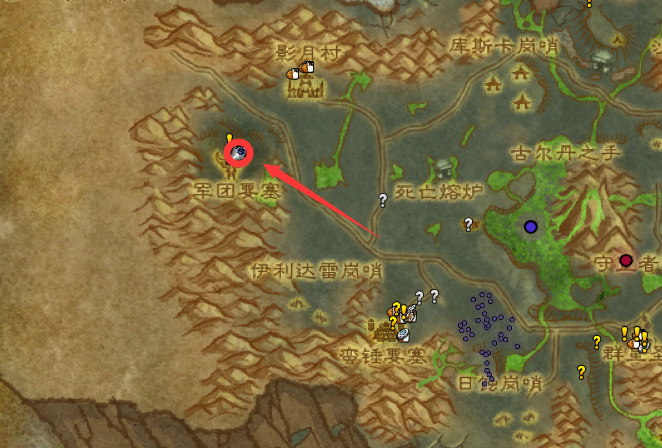Click the white question mark left of 死亡熔炉
Viewport: 662px width, 448px height.
click(382, 200)
